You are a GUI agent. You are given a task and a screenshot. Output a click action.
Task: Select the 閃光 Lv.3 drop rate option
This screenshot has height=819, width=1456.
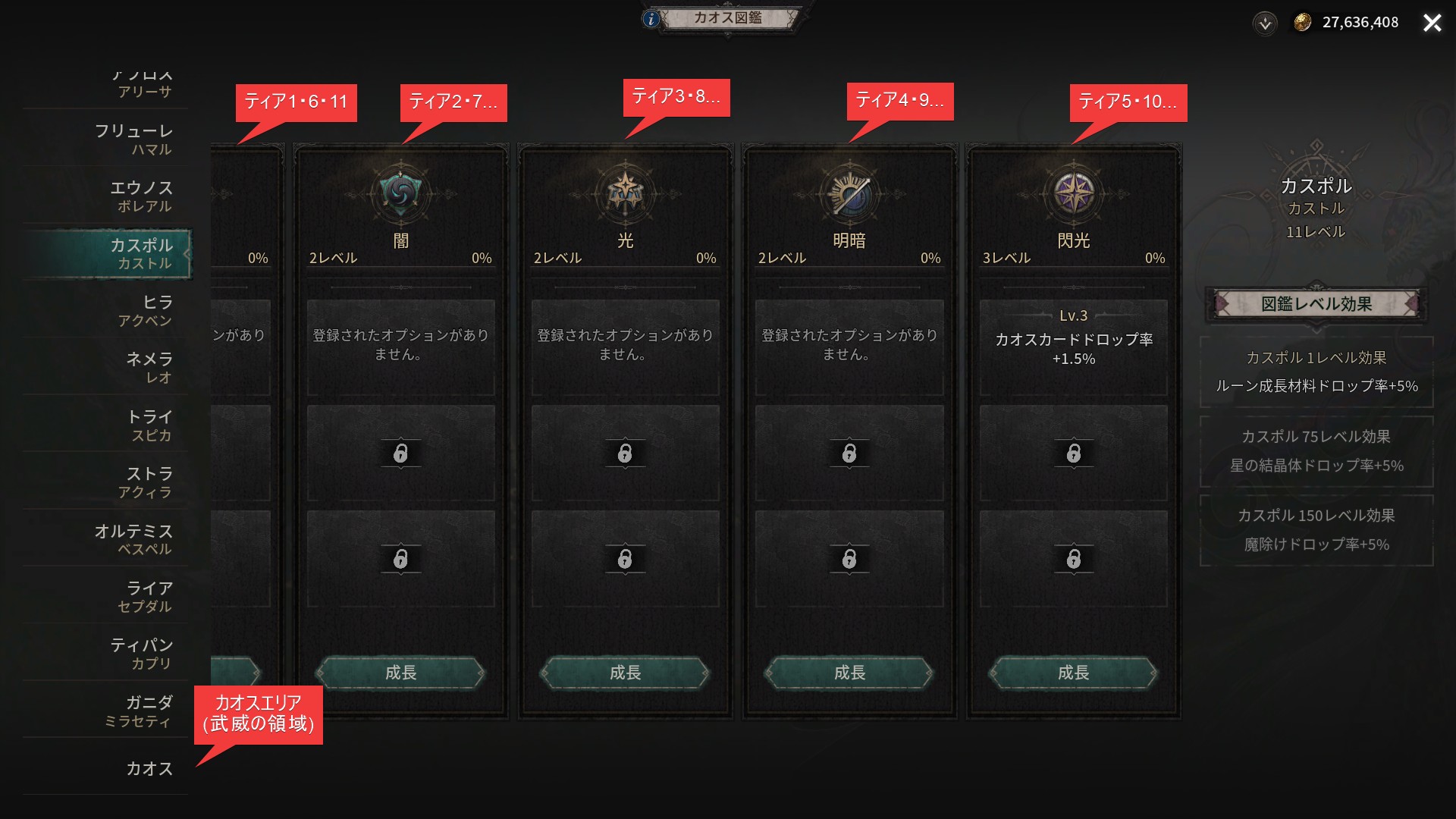click(x=1073, y=348)
